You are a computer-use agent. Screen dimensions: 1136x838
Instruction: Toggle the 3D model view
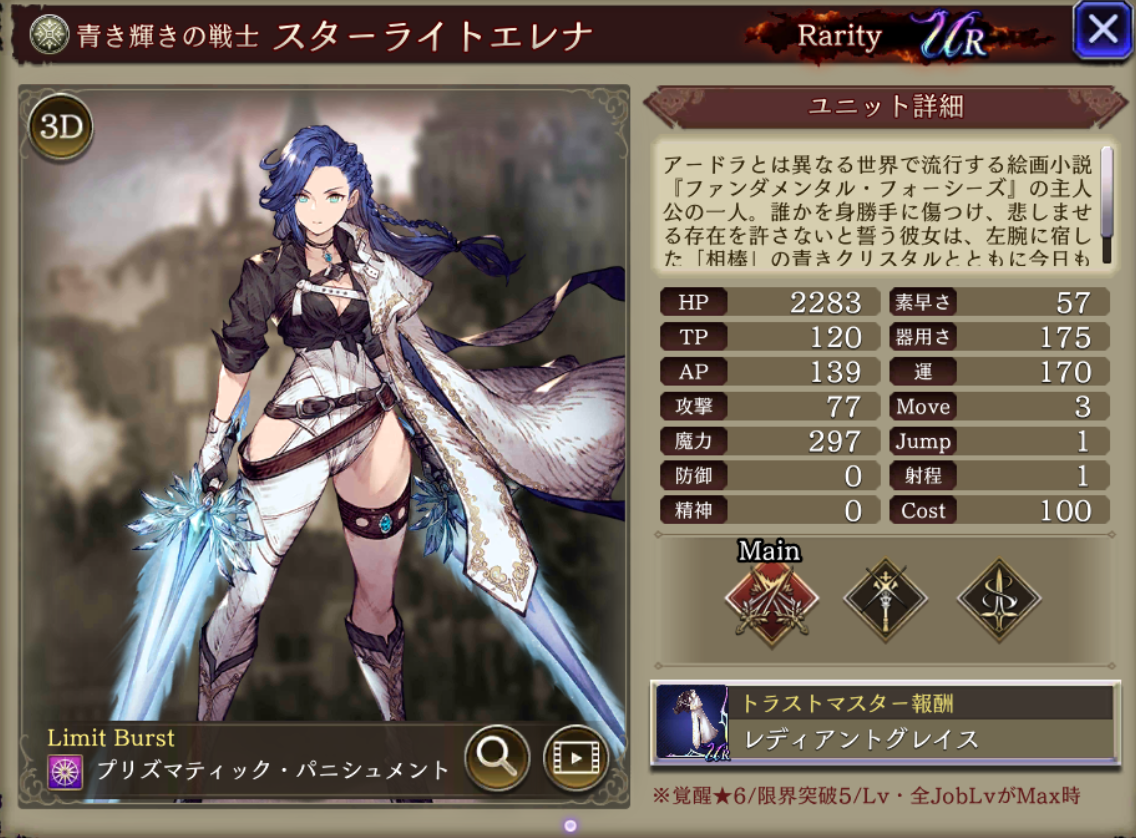60,127
